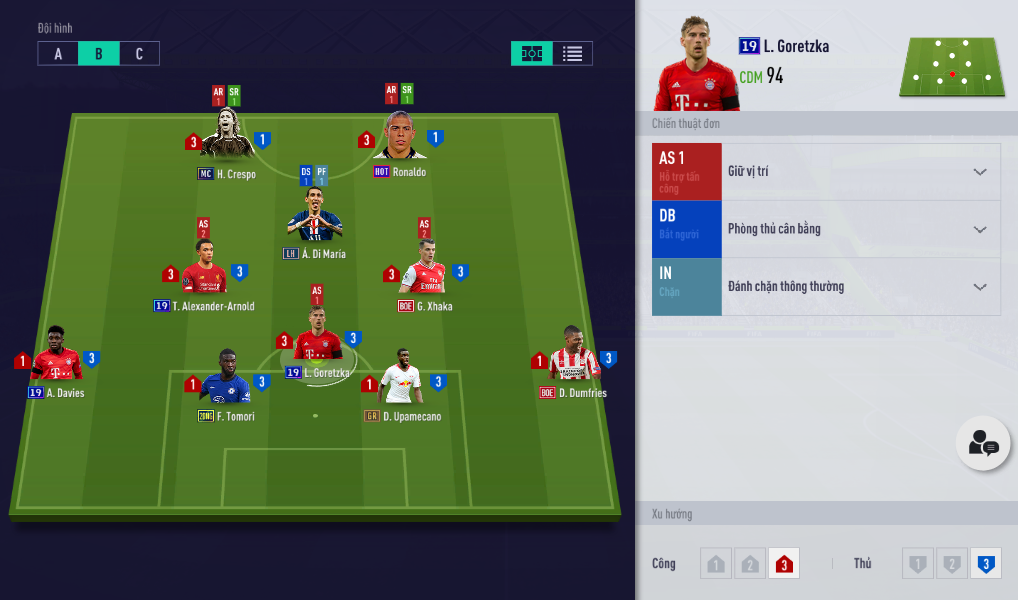Show the pitch formation view

pos(531,54)
